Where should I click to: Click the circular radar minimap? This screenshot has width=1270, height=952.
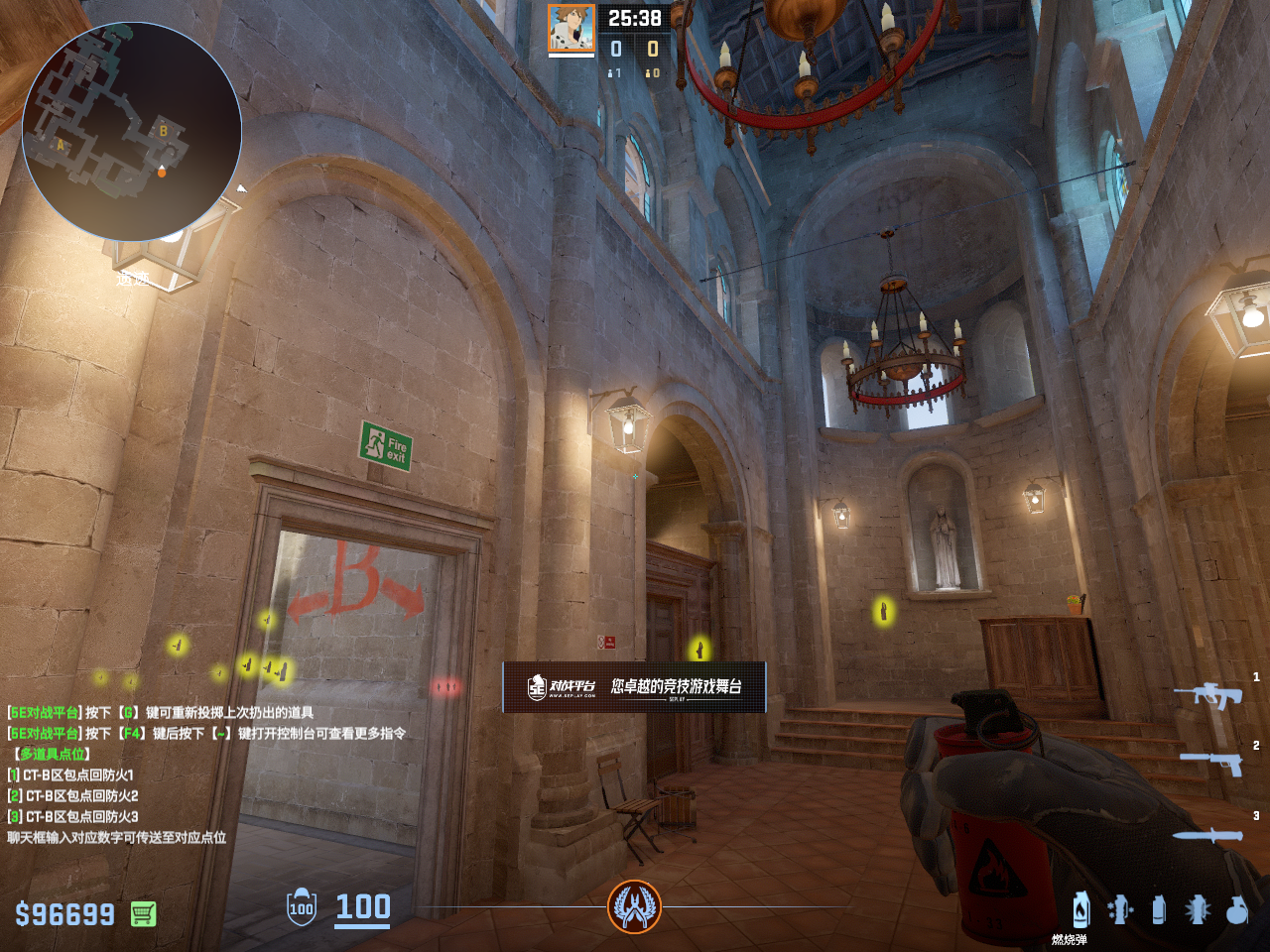[132, 132]
